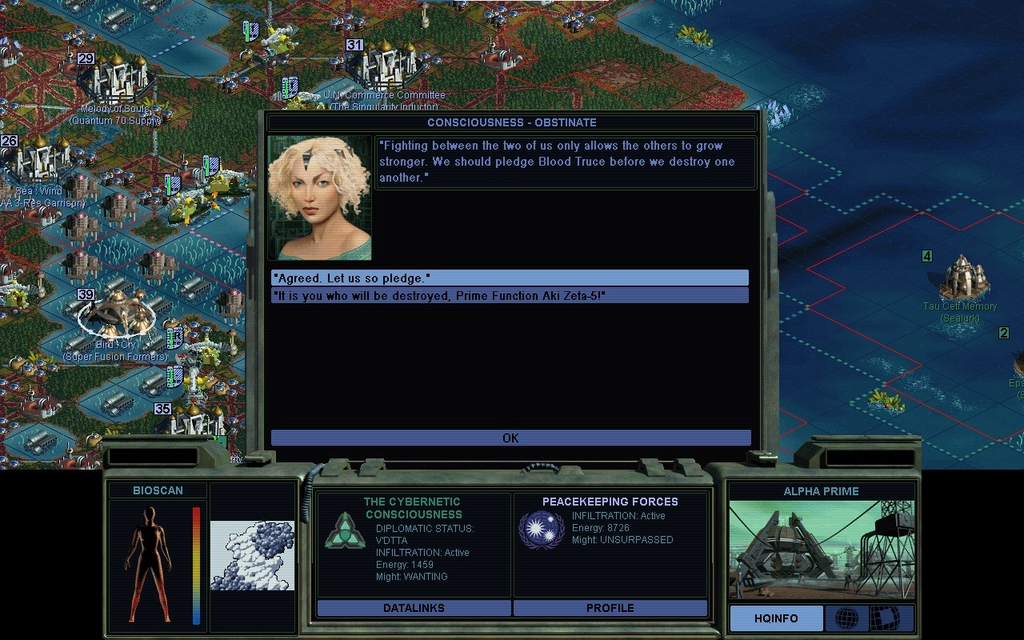1024x640 pixels.
Task: View the faction Profile
Action: pos(610,608)
